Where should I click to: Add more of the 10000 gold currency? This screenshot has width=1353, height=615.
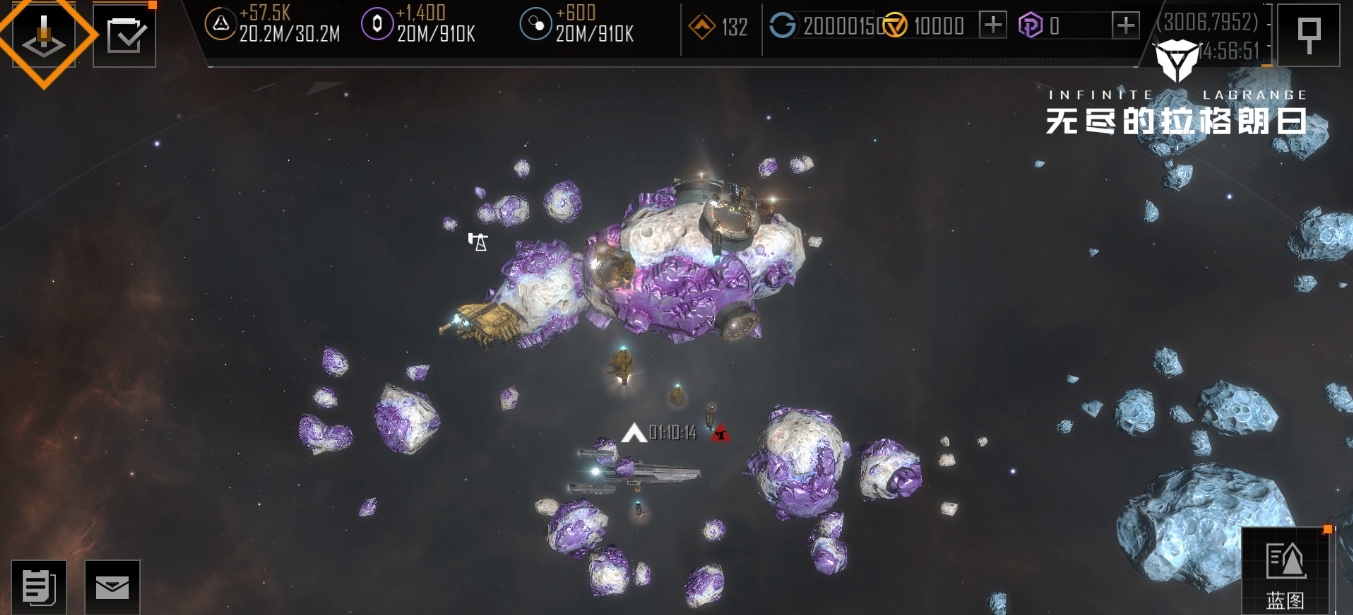(x=992, y=26)
